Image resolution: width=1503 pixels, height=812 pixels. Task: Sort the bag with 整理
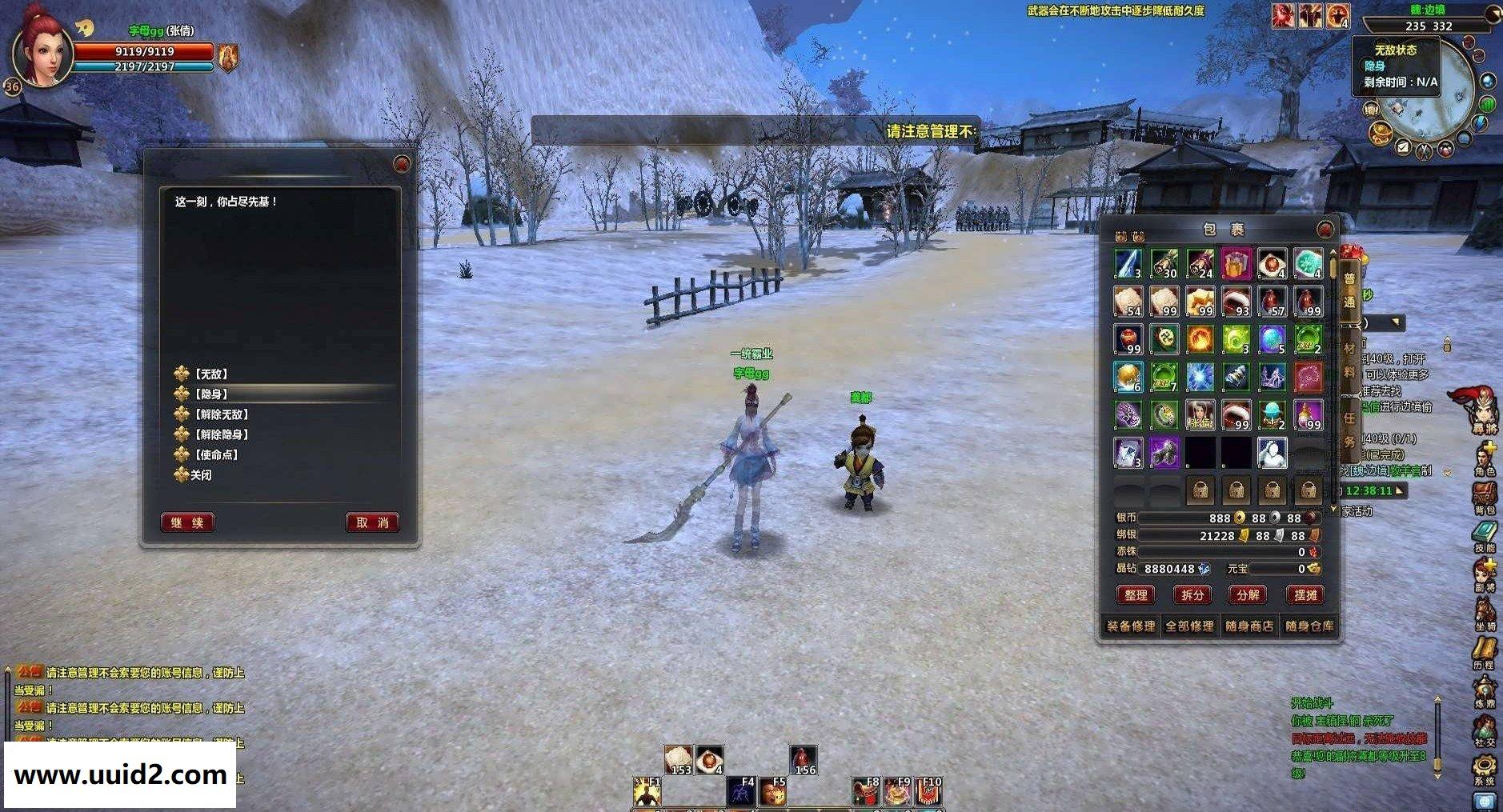[x=1136, y=594]
